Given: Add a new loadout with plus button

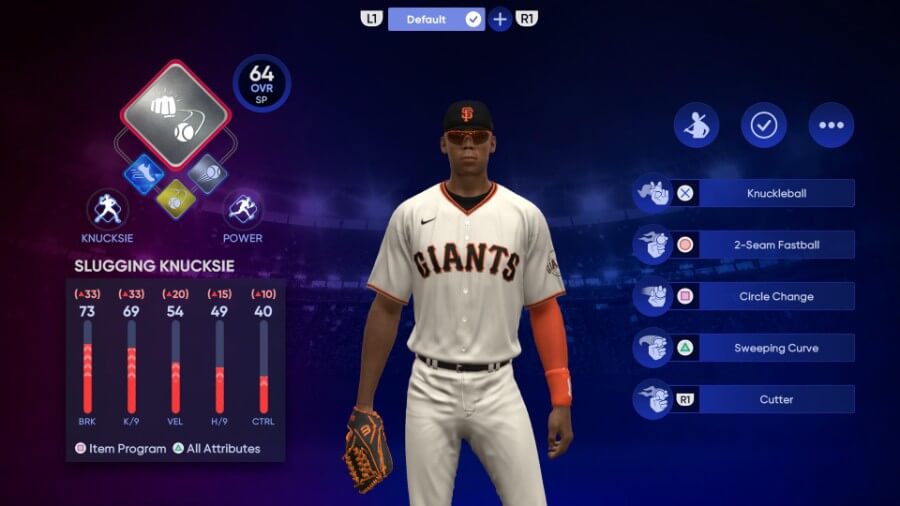Looking at the screenshot, I should 500,19.
